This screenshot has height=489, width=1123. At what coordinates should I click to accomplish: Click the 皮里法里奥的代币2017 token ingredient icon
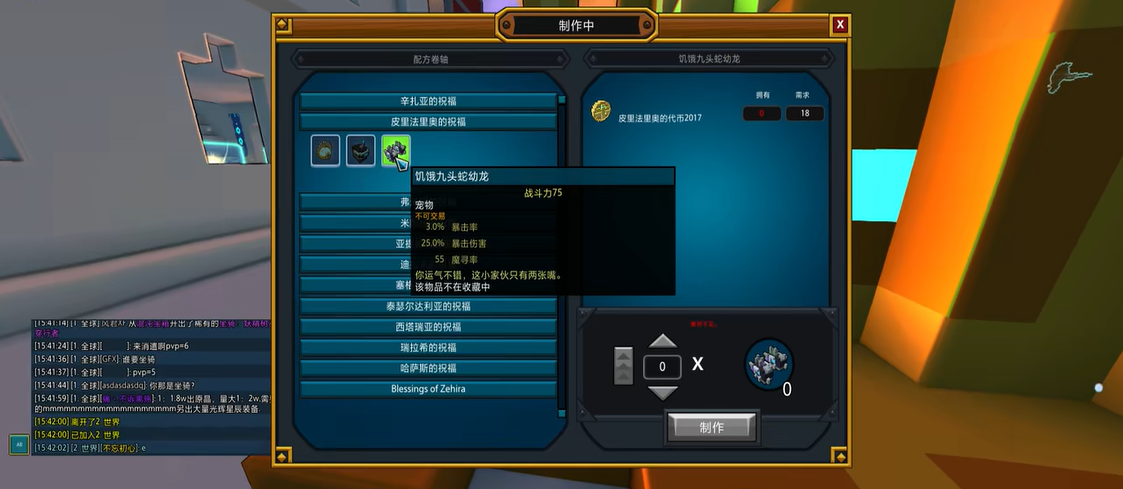[x=601, y=110]
